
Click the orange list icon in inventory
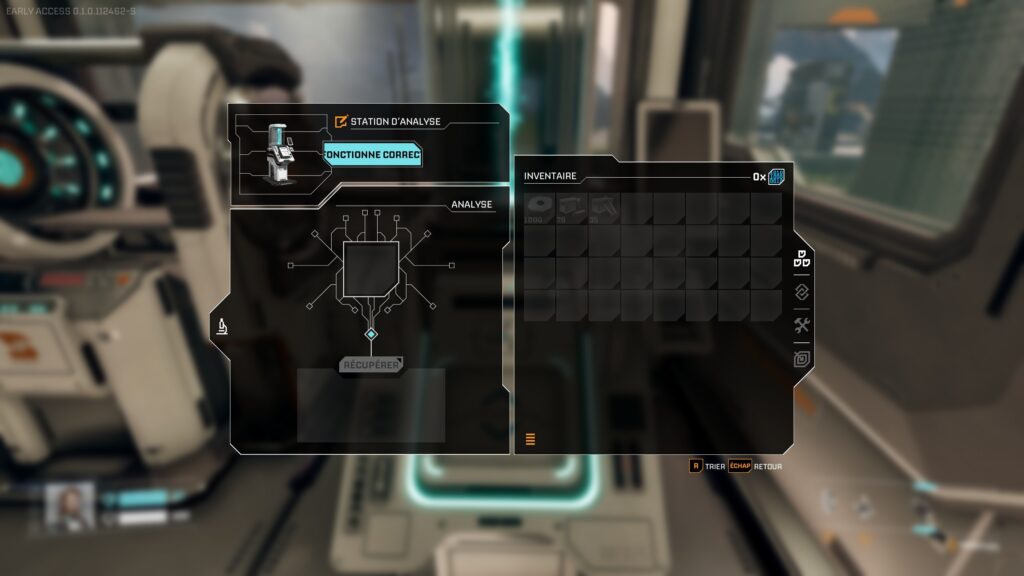530,439
